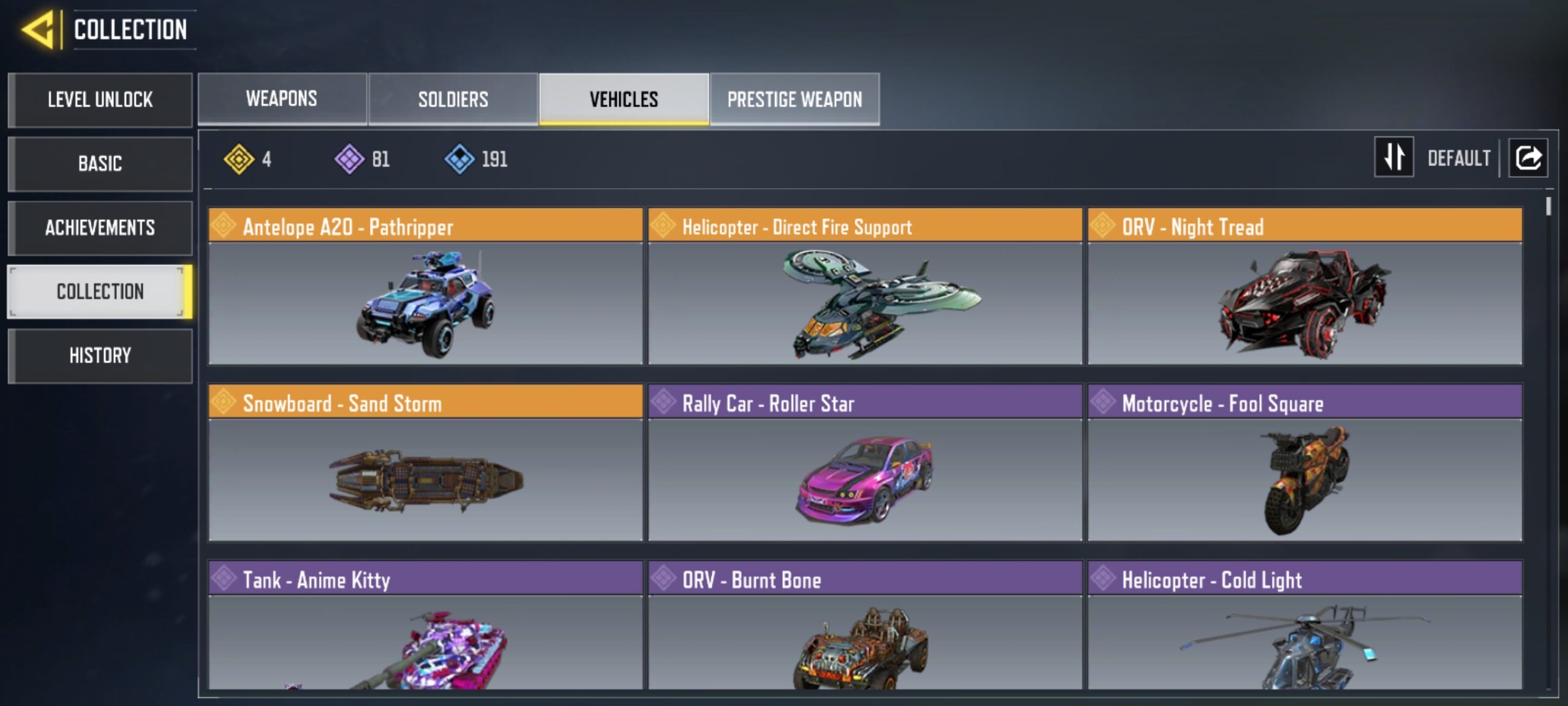Image resolution: width=1568 pixels, height=706 pixels.
Task: Click the legendary badge on Antelope A20 card
Action: click(x=225, y=227)
